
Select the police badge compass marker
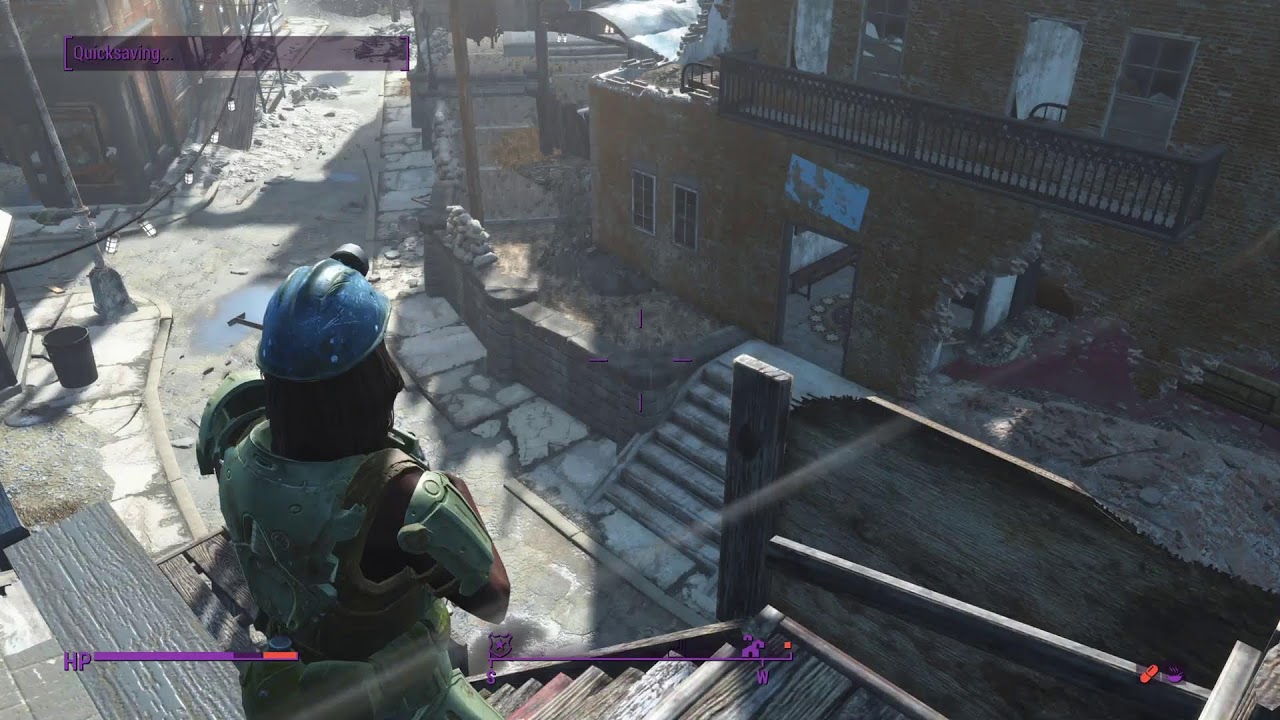point(498,645)
